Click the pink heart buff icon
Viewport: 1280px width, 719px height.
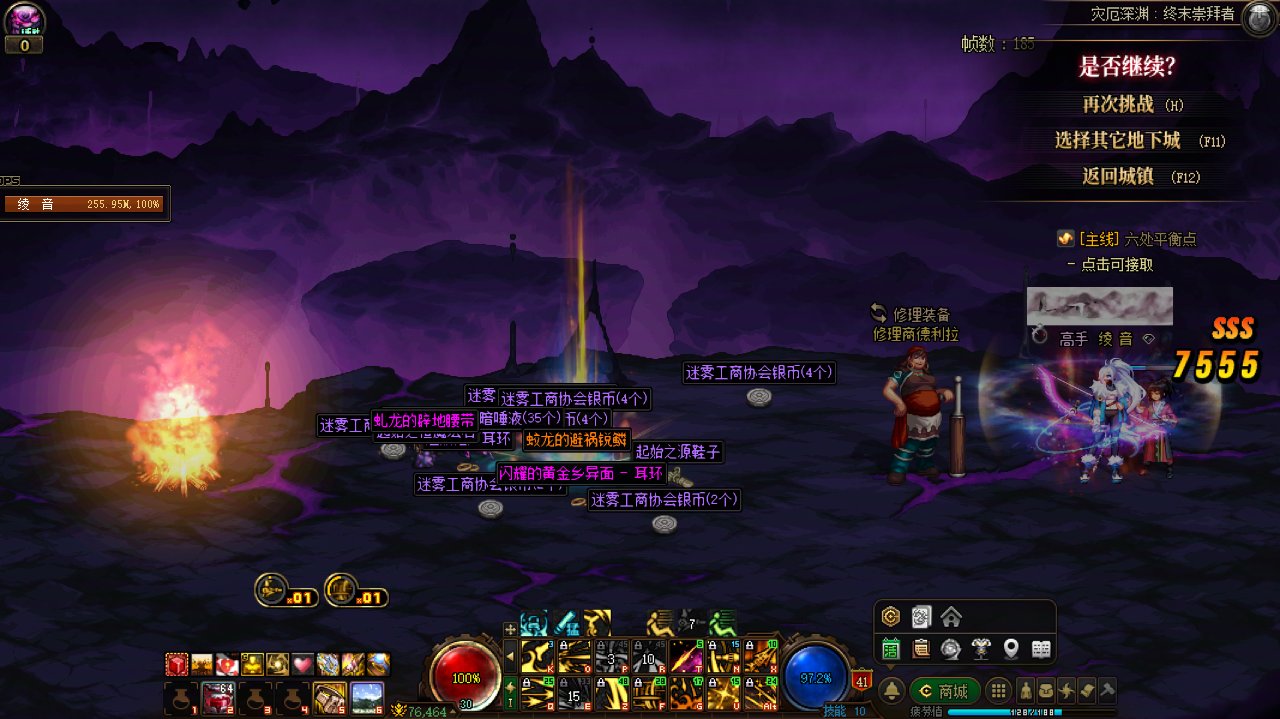click(x=303, y=664)
